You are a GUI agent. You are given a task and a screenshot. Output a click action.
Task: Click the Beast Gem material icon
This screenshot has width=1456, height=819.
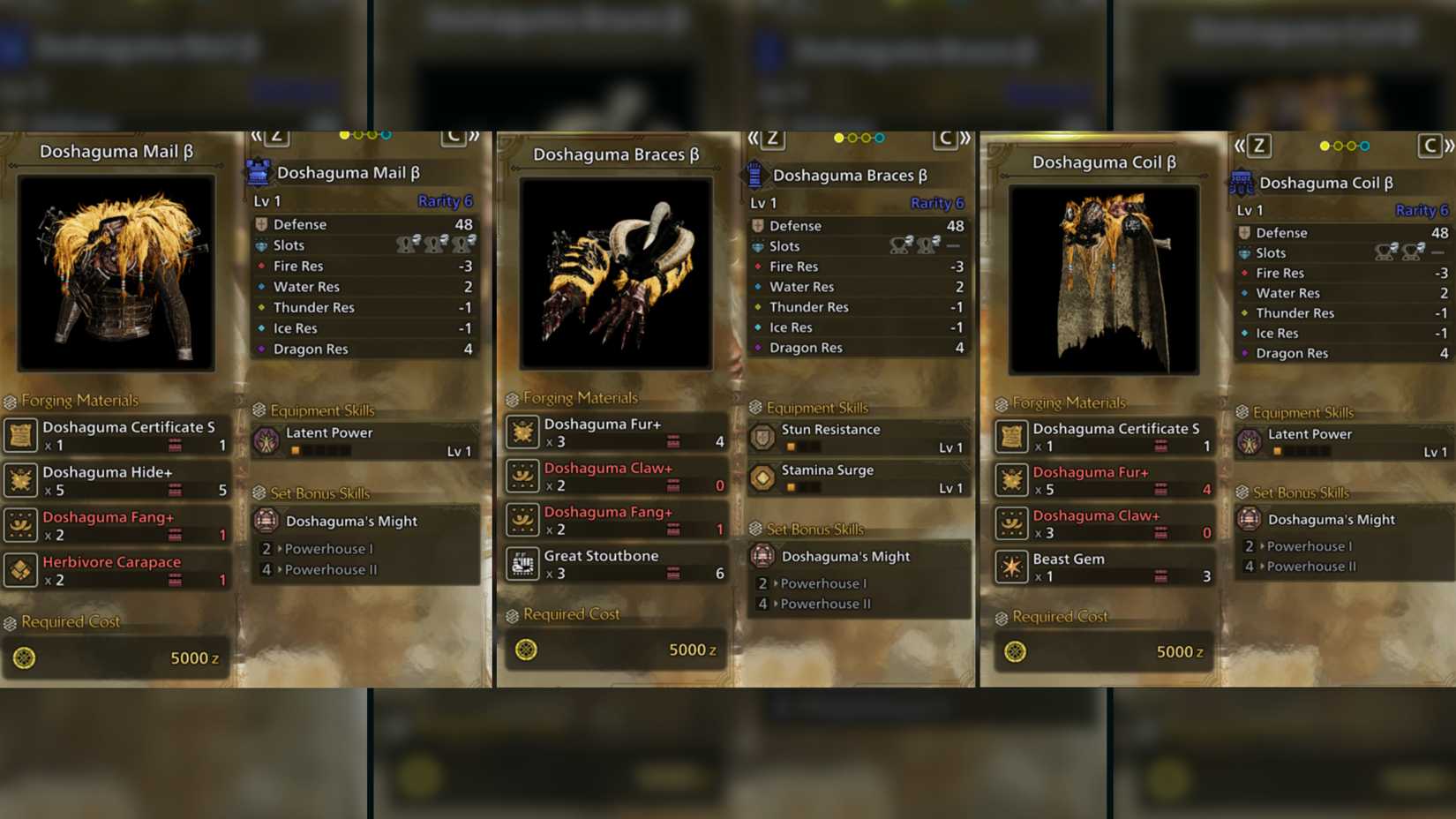click(1014, 566)
